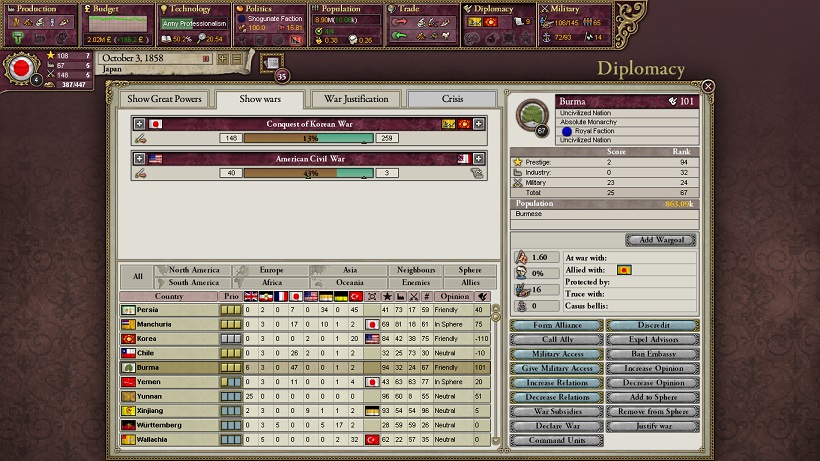Click Increase Relations button
The image size is (820, 461).
coord(556,383)
